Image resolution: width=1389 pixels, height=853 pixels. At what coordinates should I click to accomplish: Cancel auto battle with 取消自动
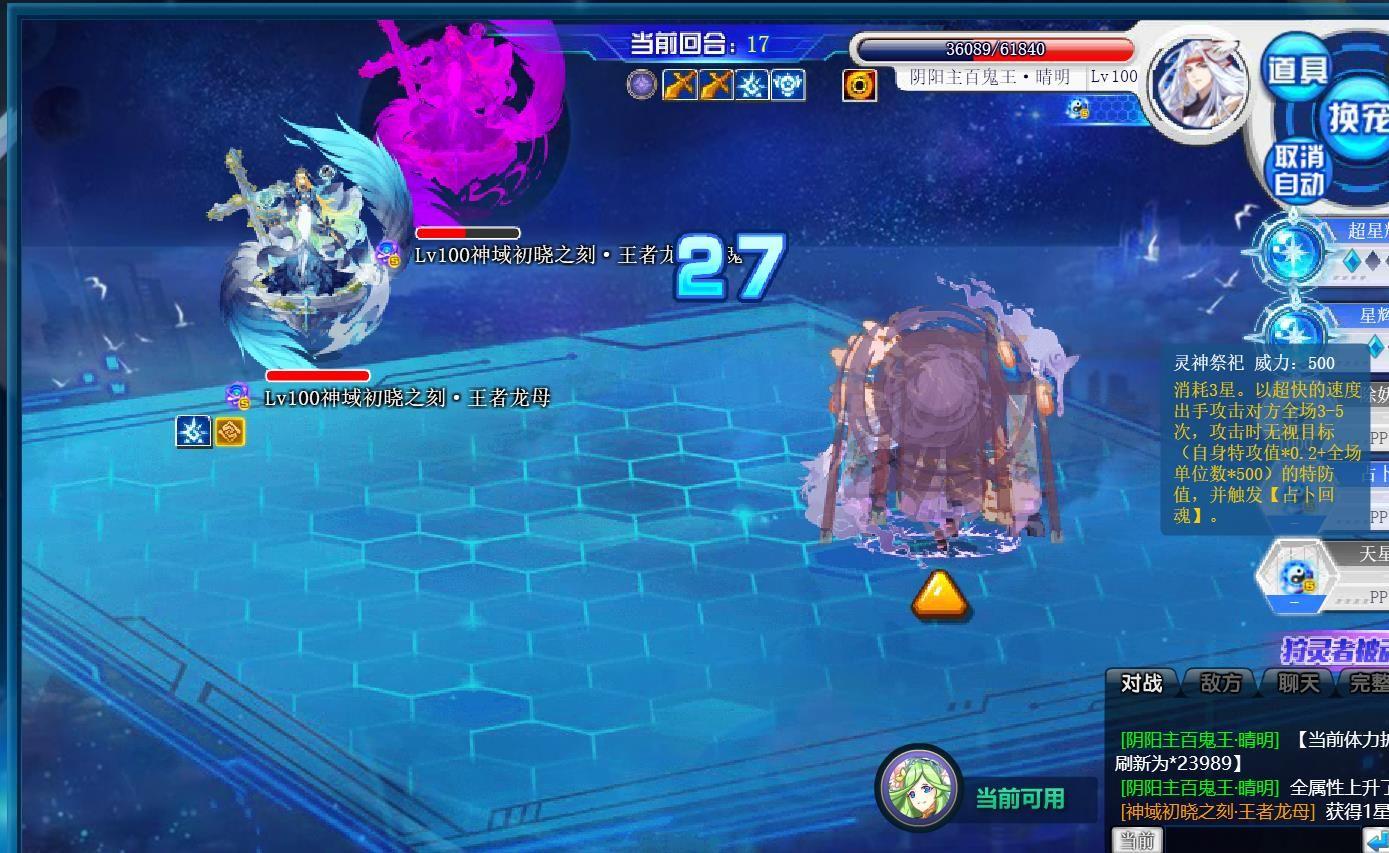coord(1299,170)
